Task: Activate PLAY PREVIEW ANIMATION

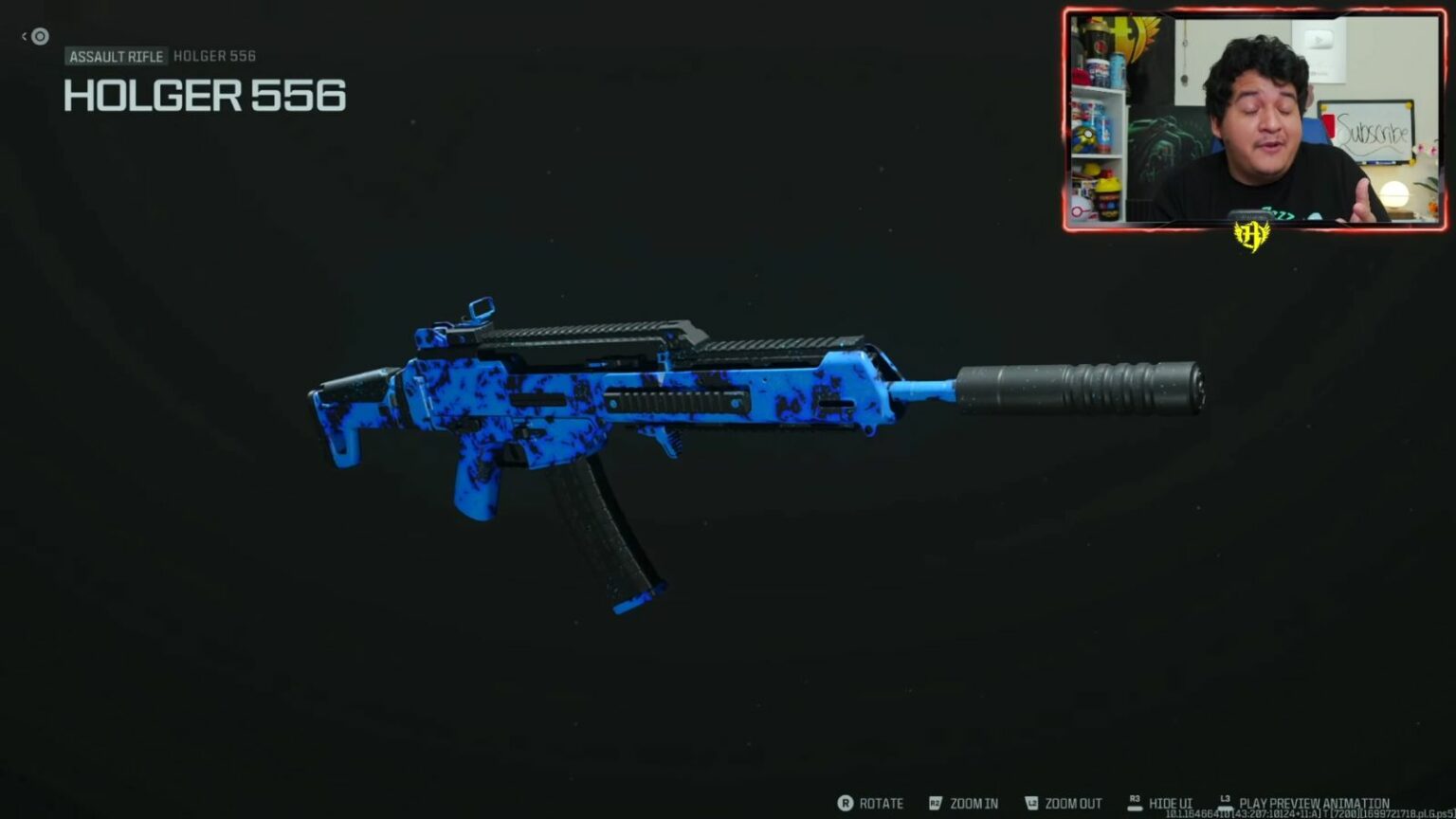Action: (x=1313, y=802)
